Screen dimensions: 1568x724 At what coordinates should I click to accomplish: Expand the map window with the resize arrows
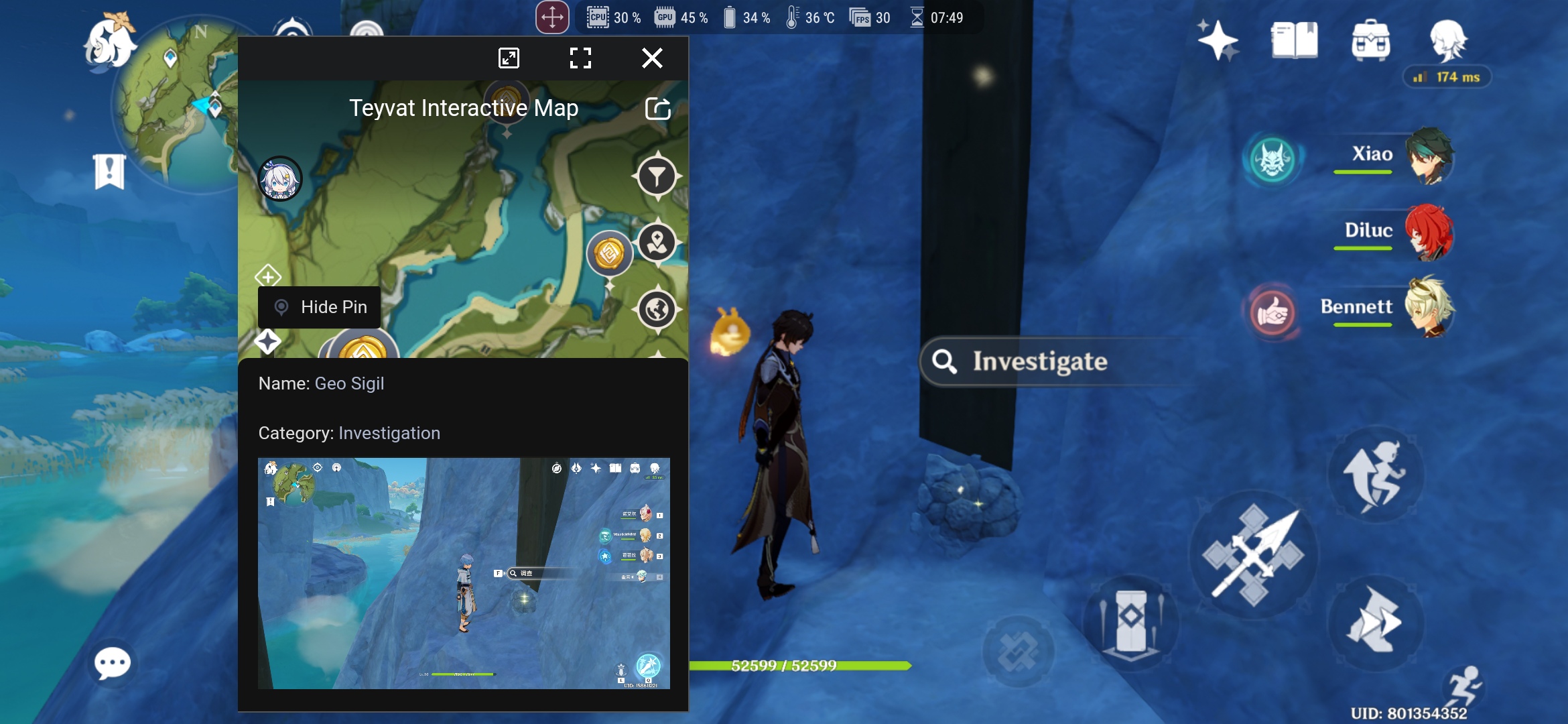tap(509, 58)
